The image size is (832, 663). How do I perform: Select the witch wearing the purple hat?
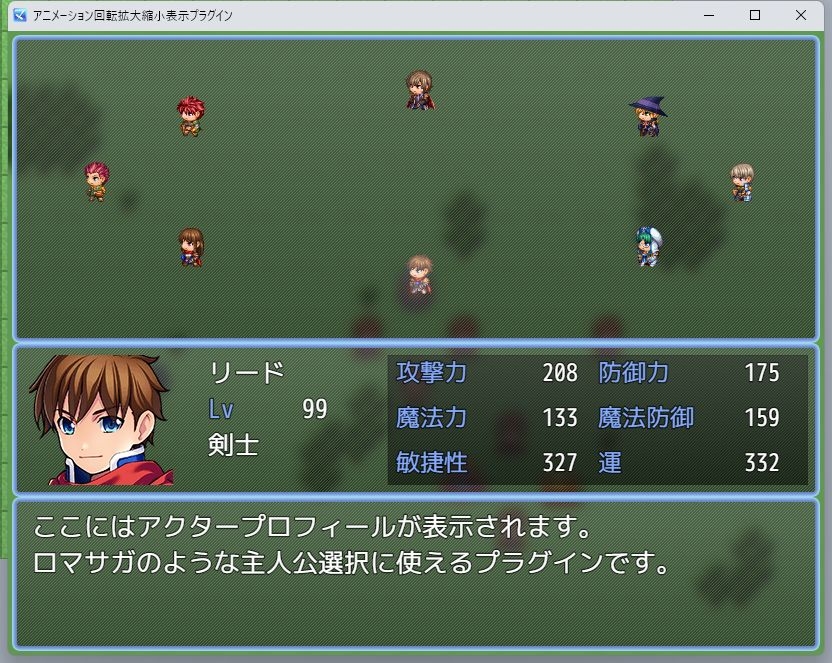(648, 116)
